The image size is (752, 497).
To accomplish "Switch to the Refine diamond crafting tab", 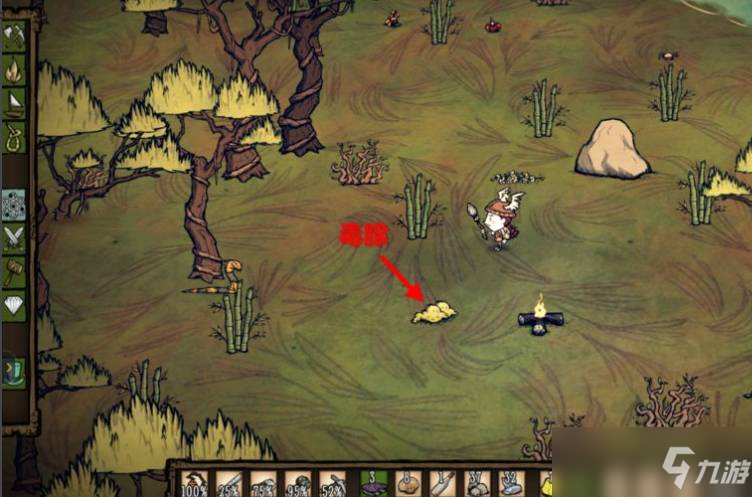I will coord(14,304).
